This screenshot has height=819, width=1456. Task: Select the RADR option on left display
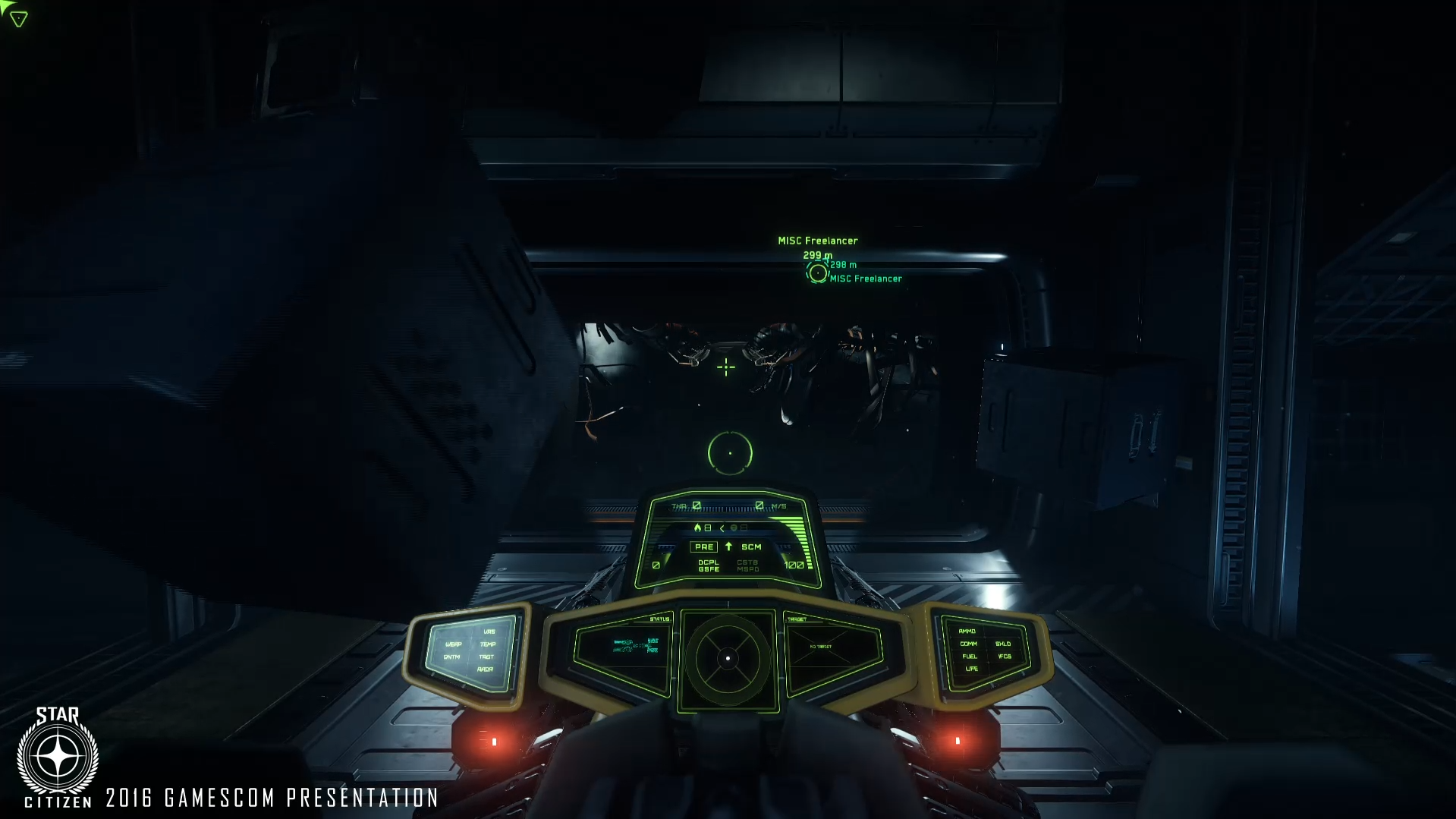pyautogui.click(x=485, y=669)
